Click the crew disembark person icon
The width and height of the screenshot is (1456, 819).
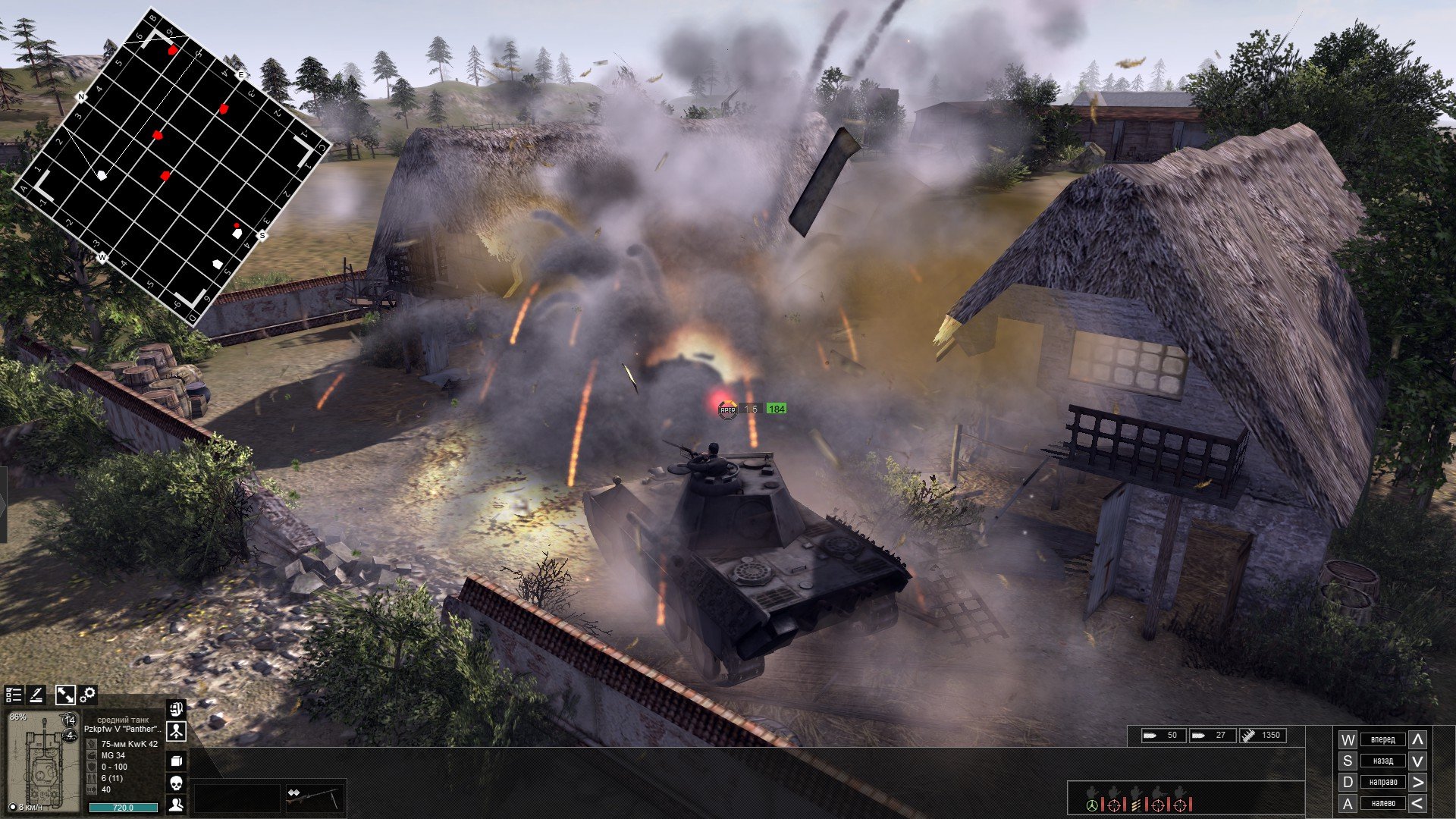(x=176, y=732)
